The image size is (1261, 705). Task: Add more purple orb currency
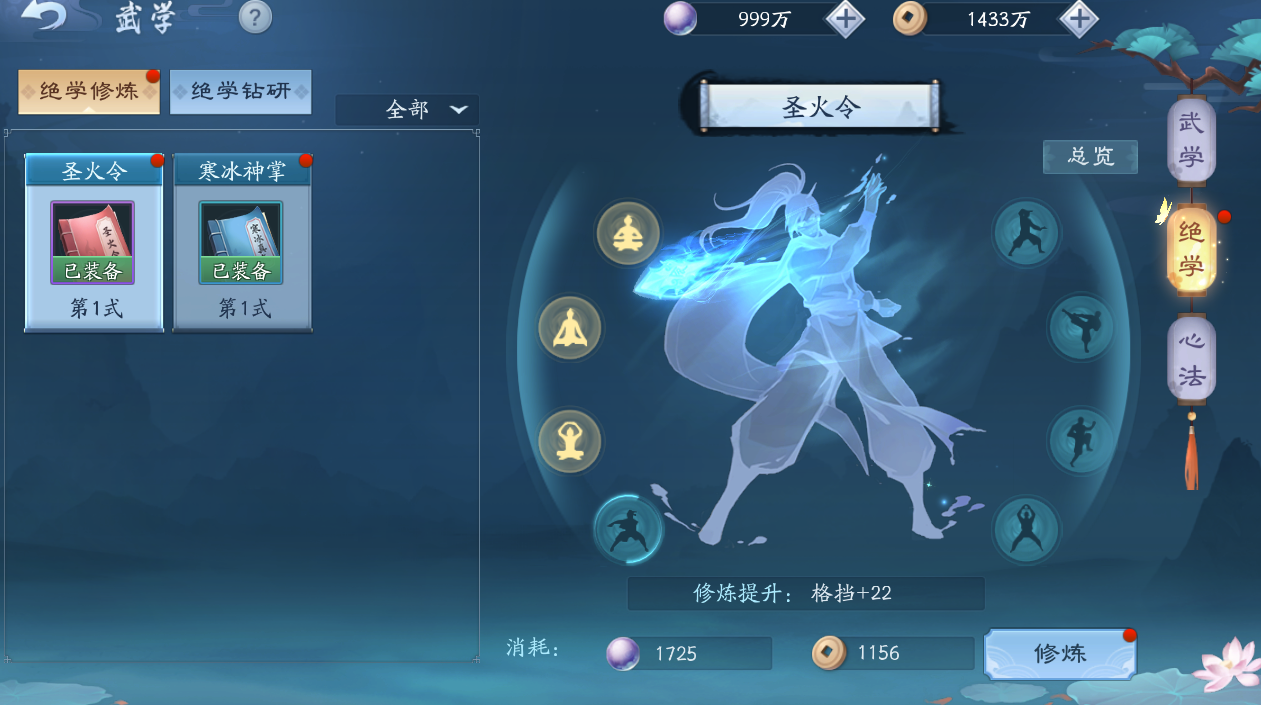845,18
